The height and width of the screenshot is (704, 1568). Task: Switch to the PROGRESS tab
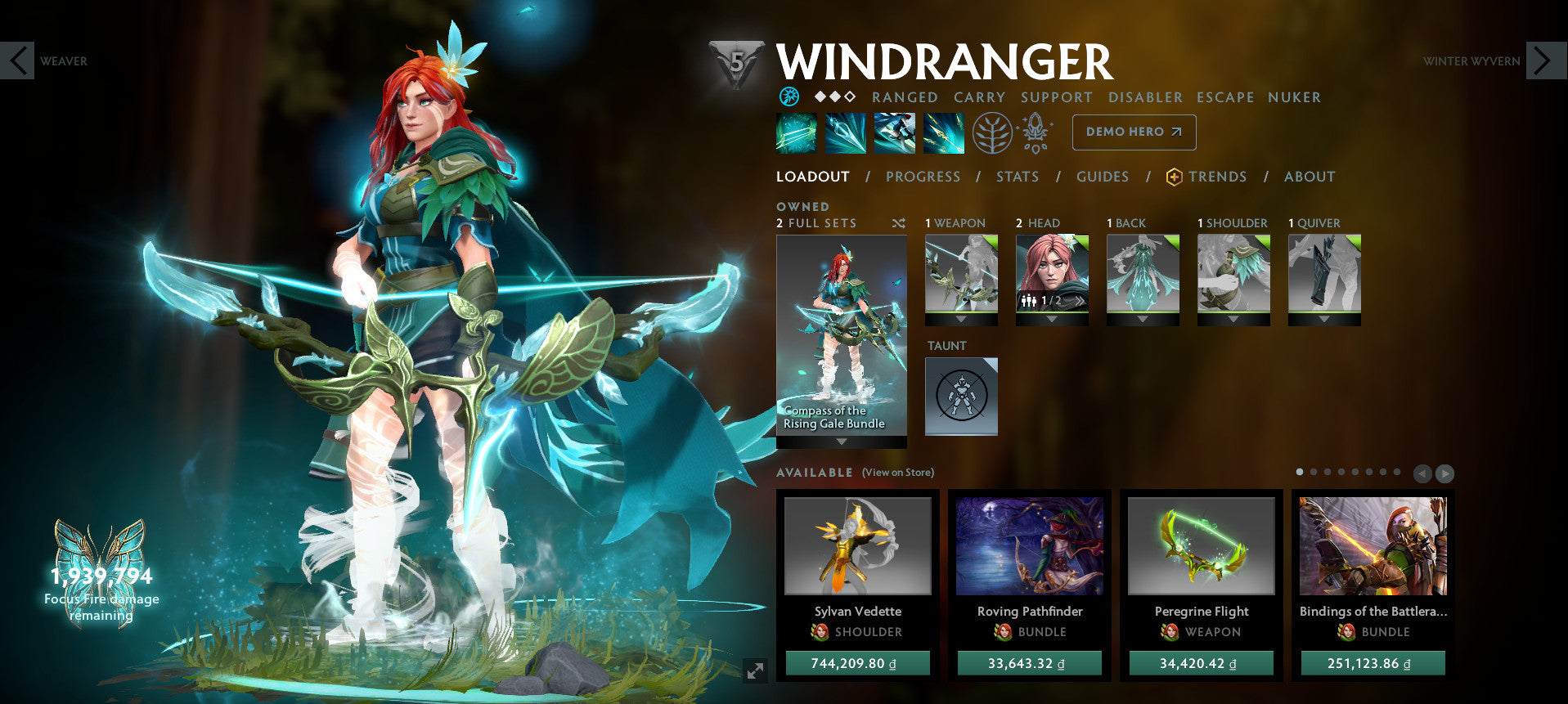pos(923,177)
